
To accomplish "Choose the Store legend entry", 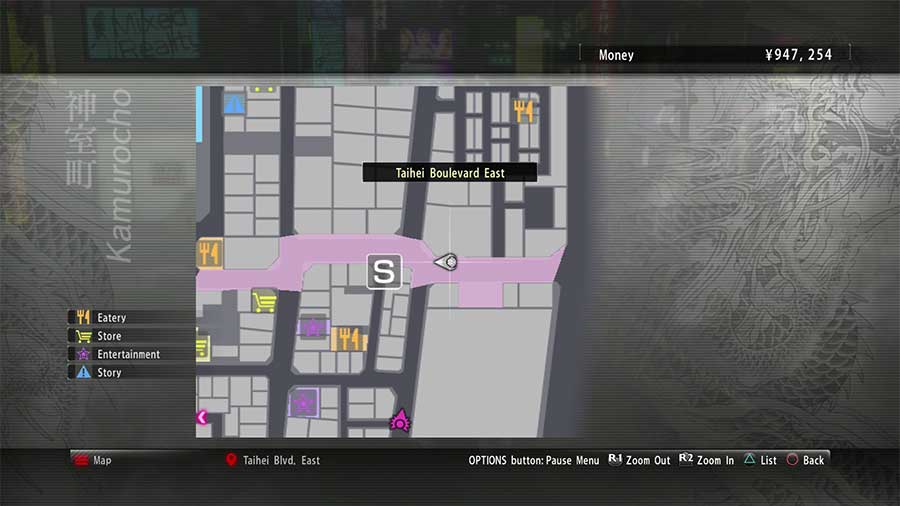I will (x=109, y=336).
